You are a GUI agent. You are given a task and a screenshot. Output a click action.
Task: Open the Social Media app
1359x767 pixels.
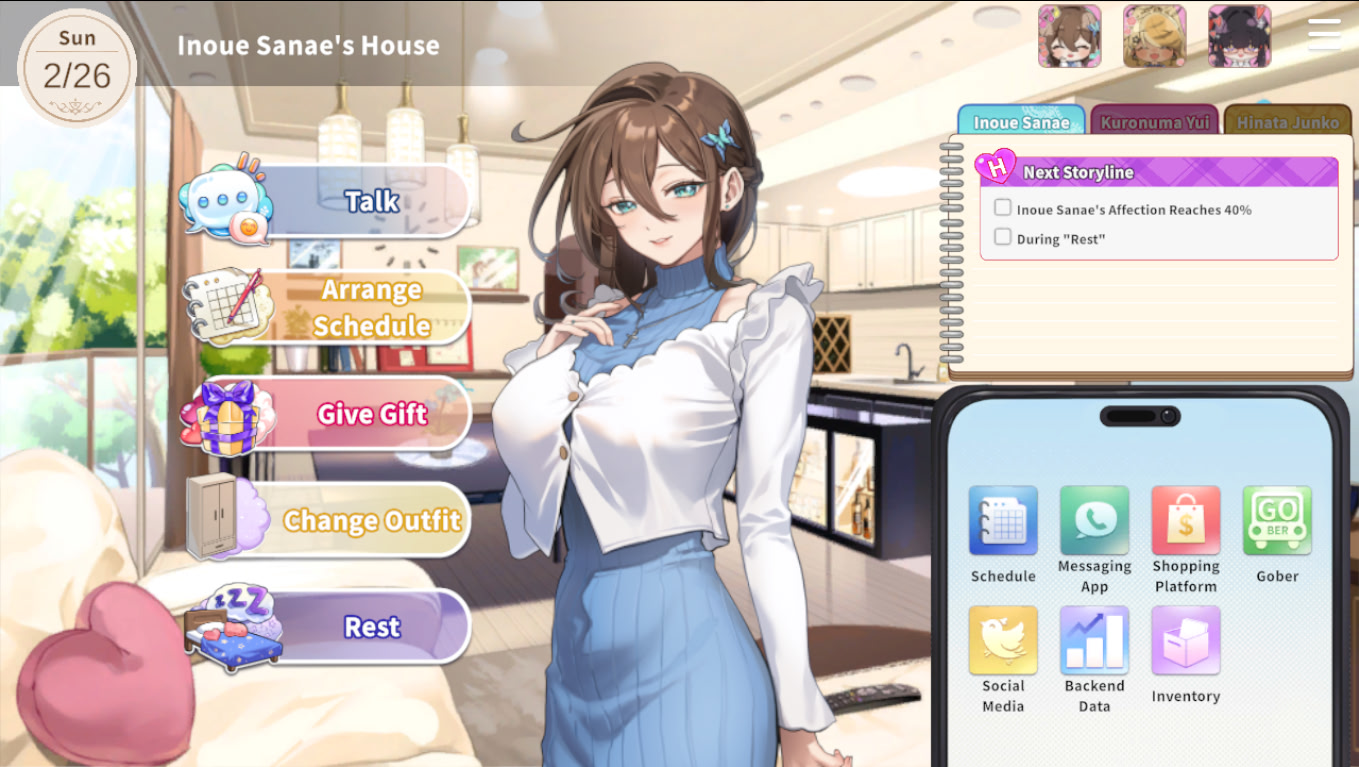point(1003,641)
